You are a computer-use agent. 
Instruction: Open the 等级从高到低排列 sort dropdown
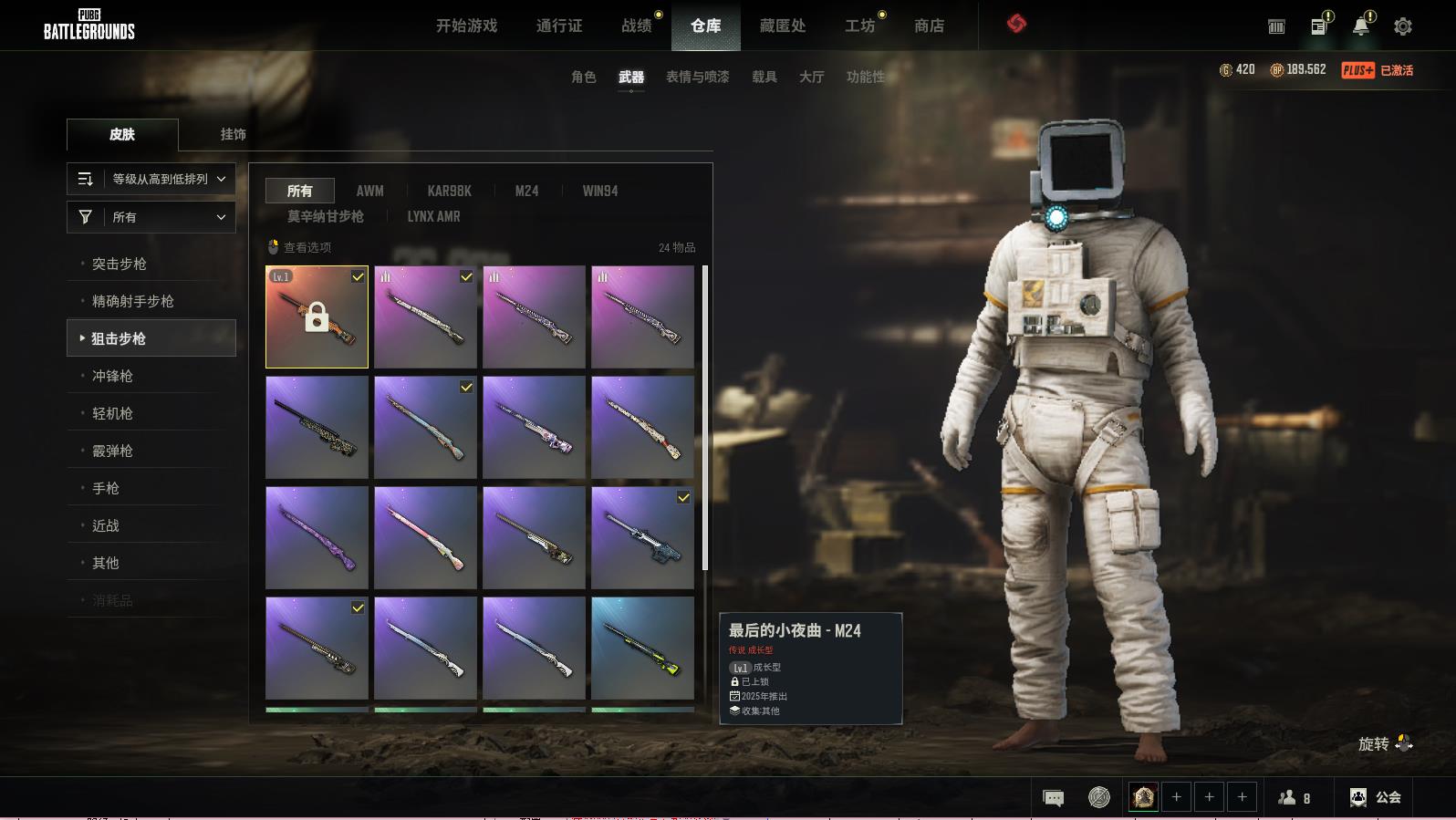[x=151, y=179]
